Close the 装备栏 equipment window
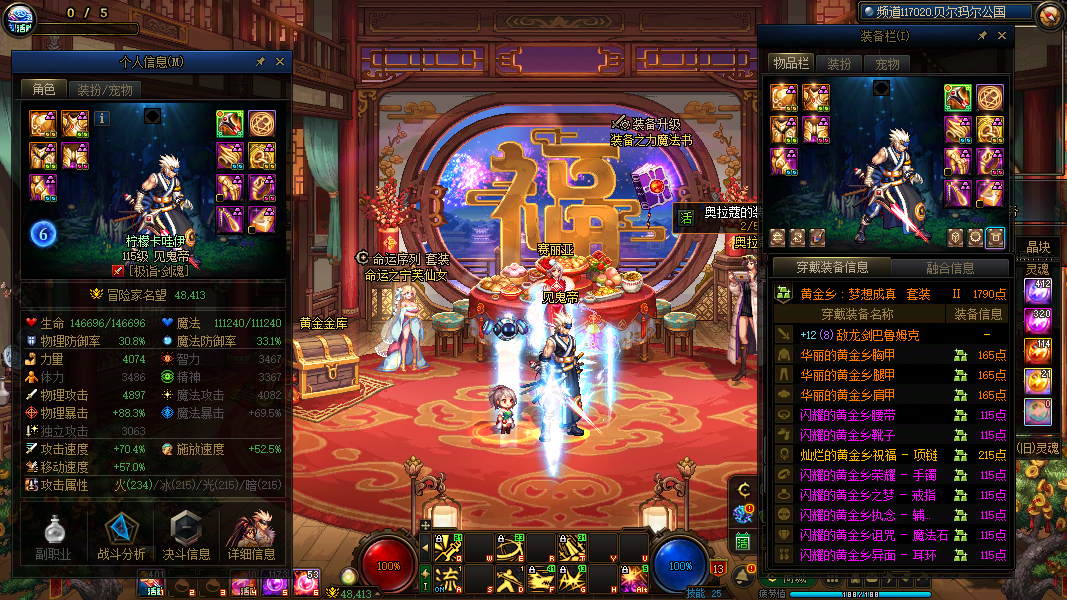The image size is (1067, 600). (1002, 36)
